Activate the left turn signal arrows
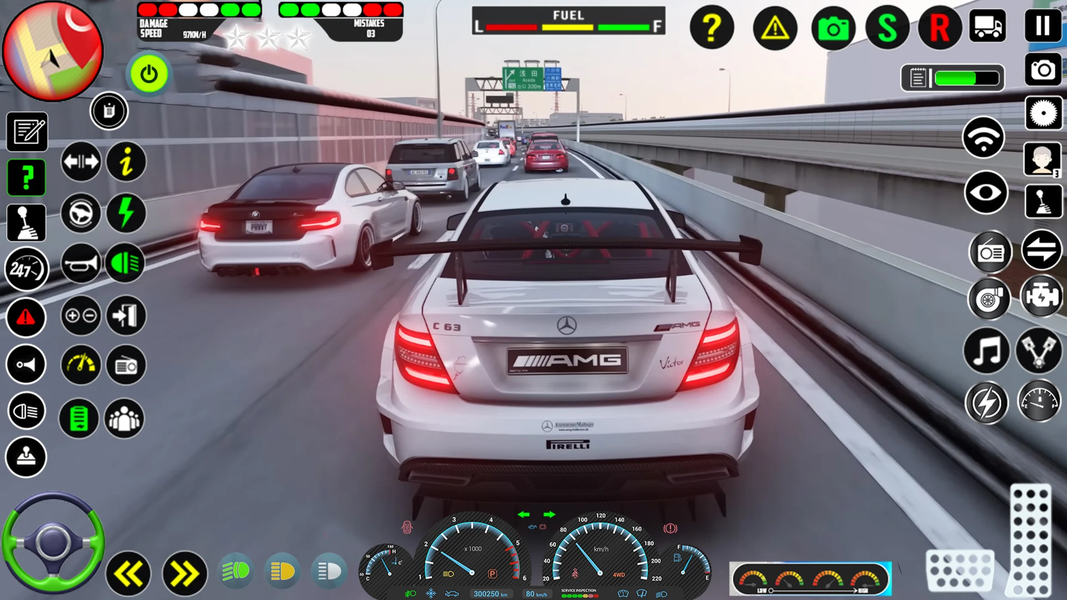The width and height of the screenshot is (1067, 600). (x=129, y=574)
